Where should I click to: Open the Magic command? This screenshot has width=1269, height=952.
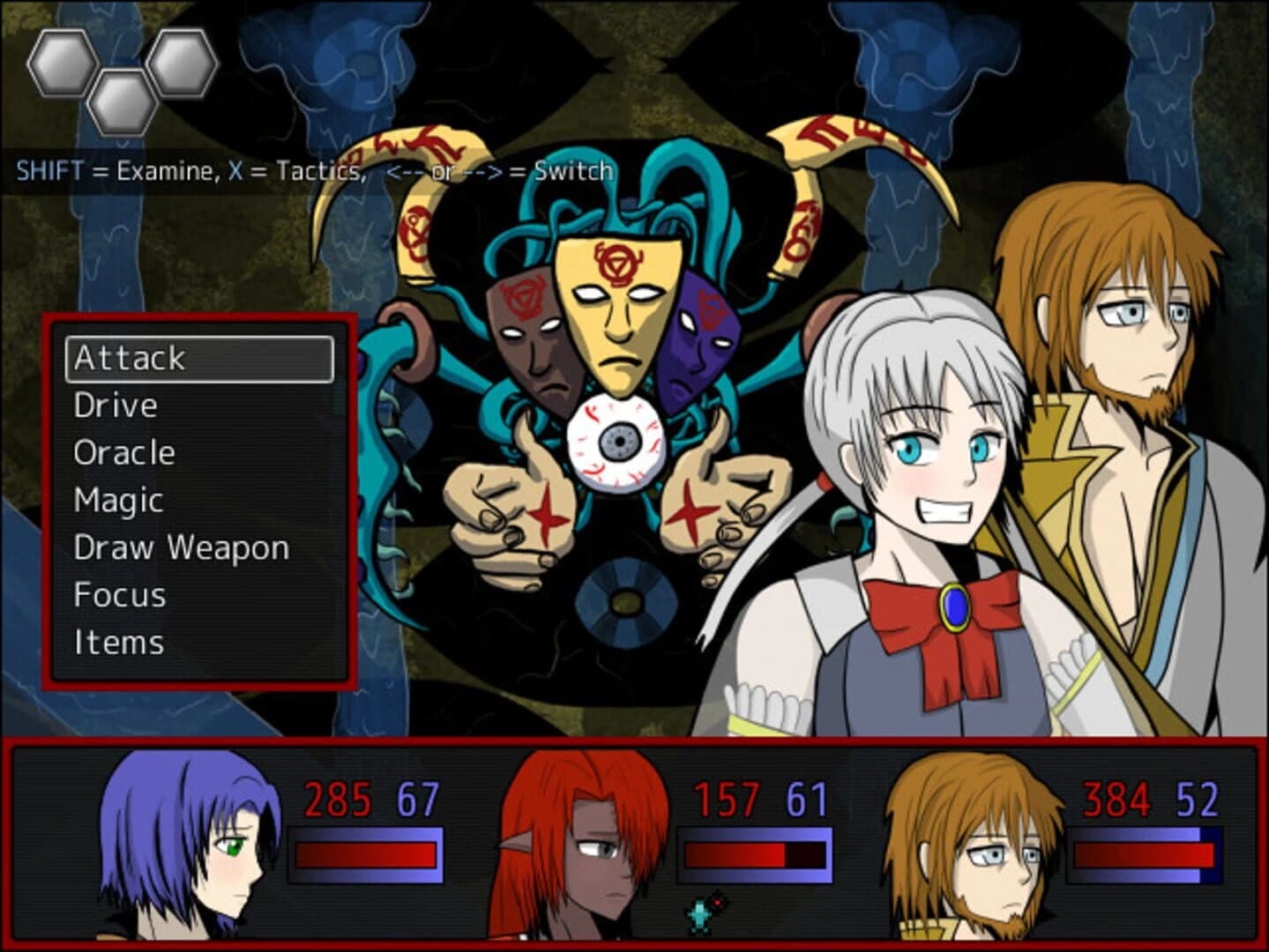[118, 499]
